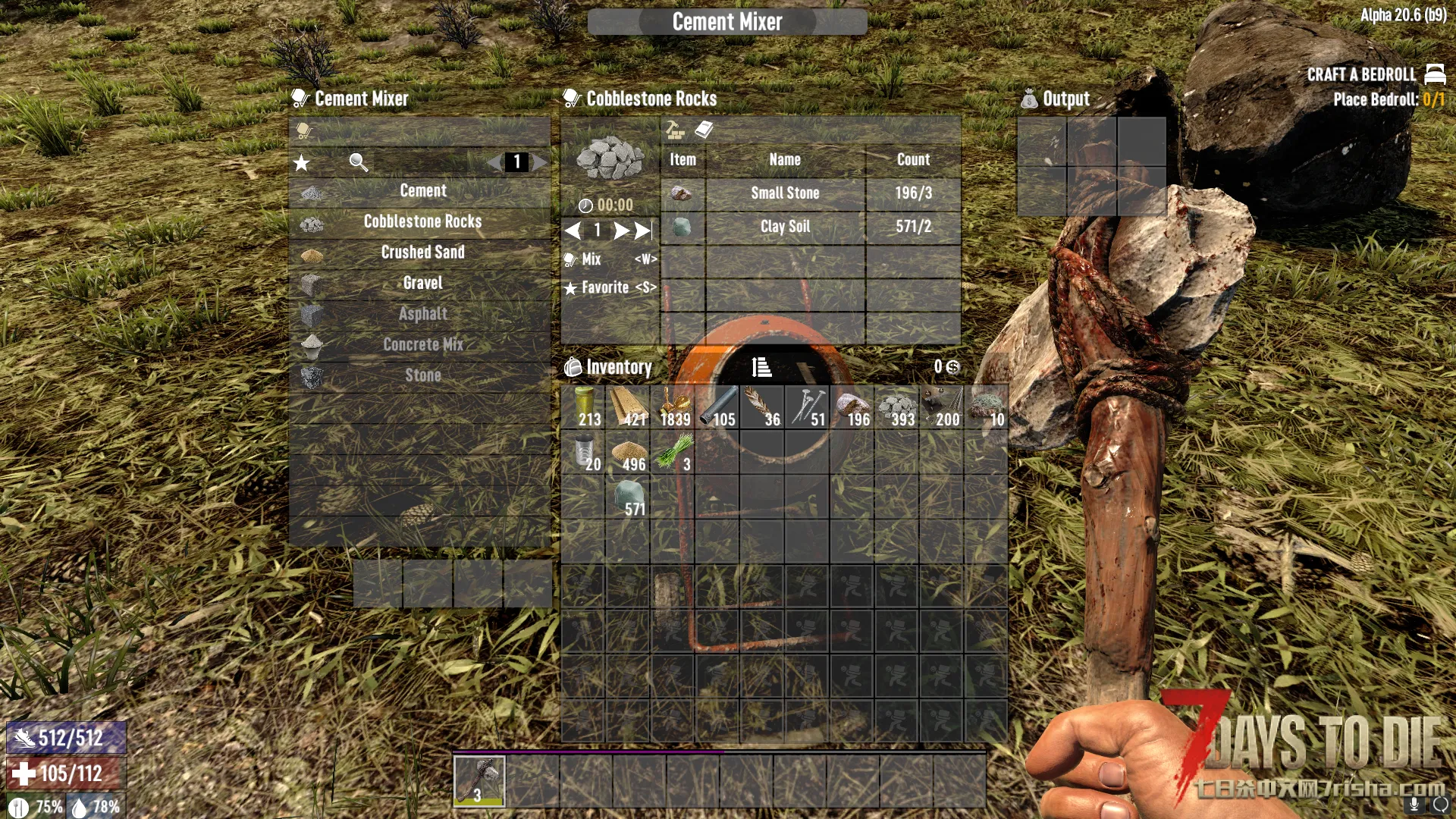
Task: Select the Gravel recipe row
Action: pos(422,283)
